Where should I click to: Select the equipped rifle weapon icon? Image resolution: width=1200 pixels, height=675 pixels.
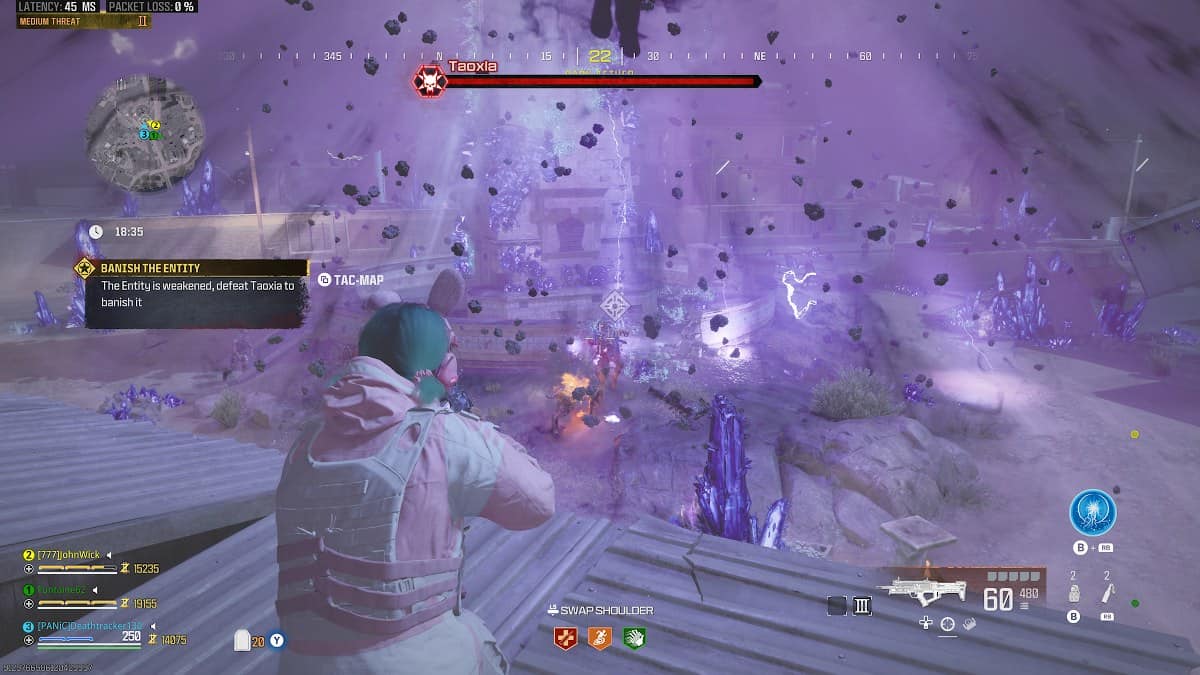coord(920,589)
